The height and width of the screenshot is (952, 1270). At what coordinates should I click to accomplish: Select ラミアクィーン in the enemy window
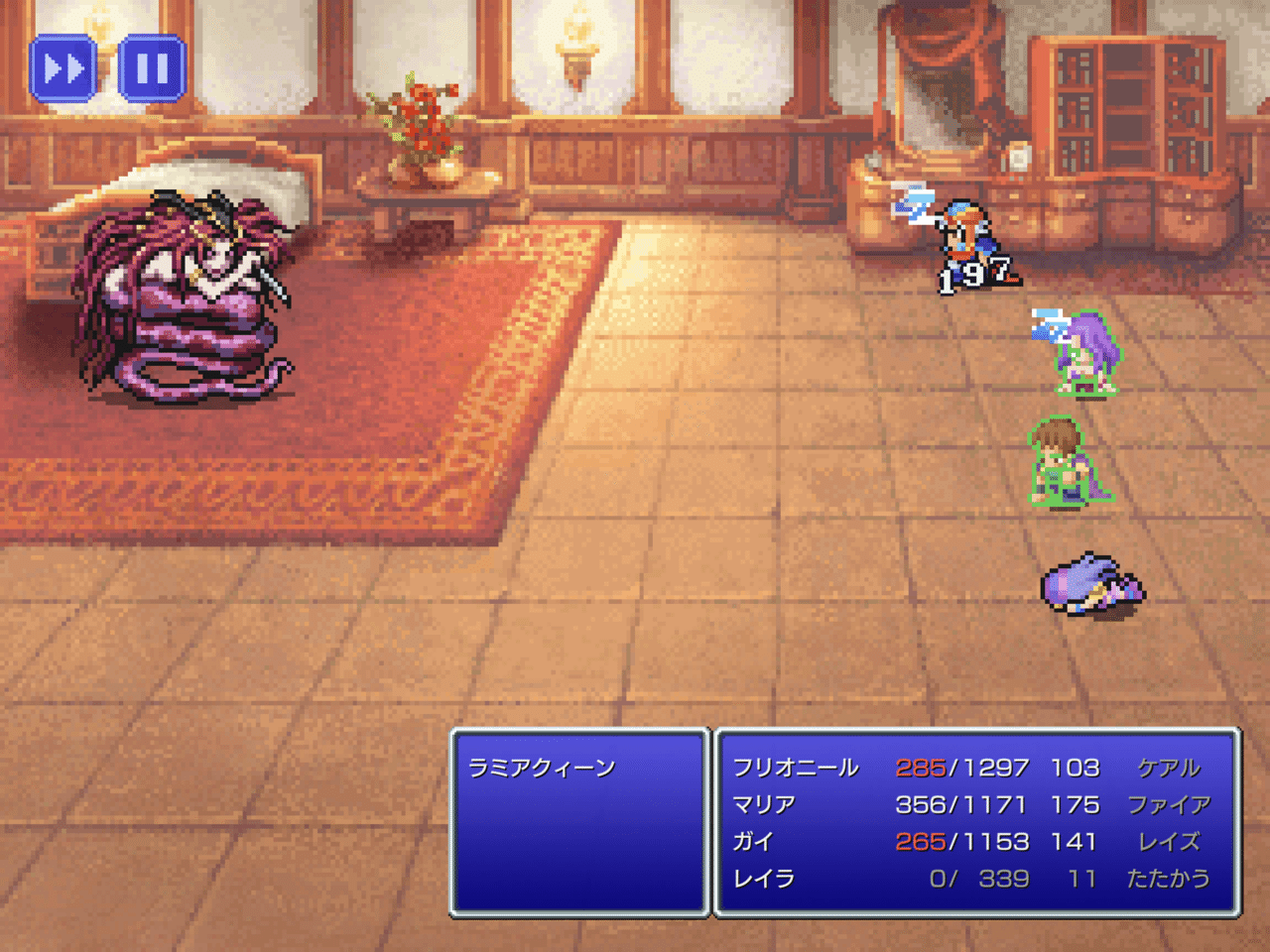click(542, 766)
